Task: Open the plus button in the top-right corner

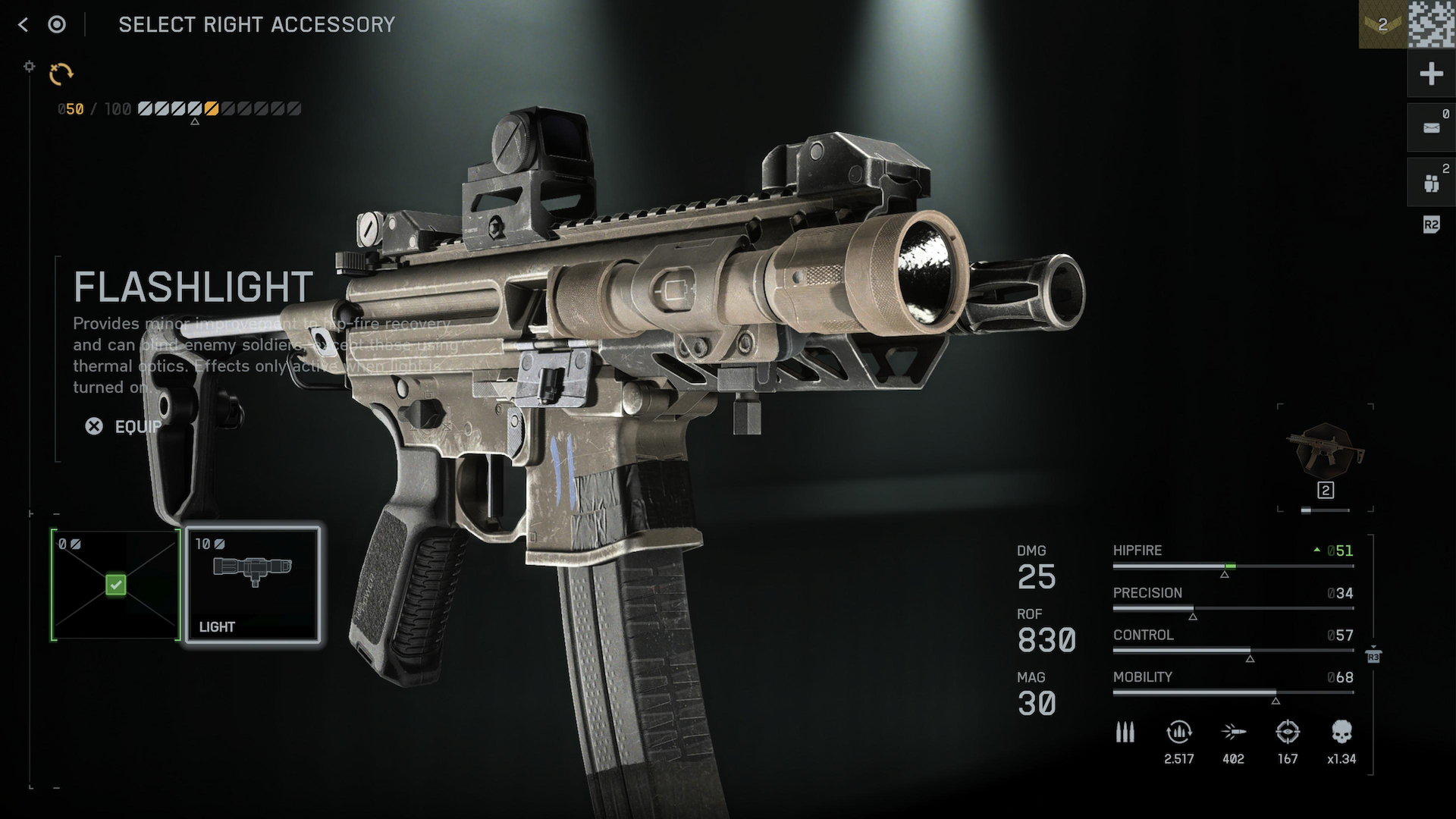Action: [x=1431, y=74]
